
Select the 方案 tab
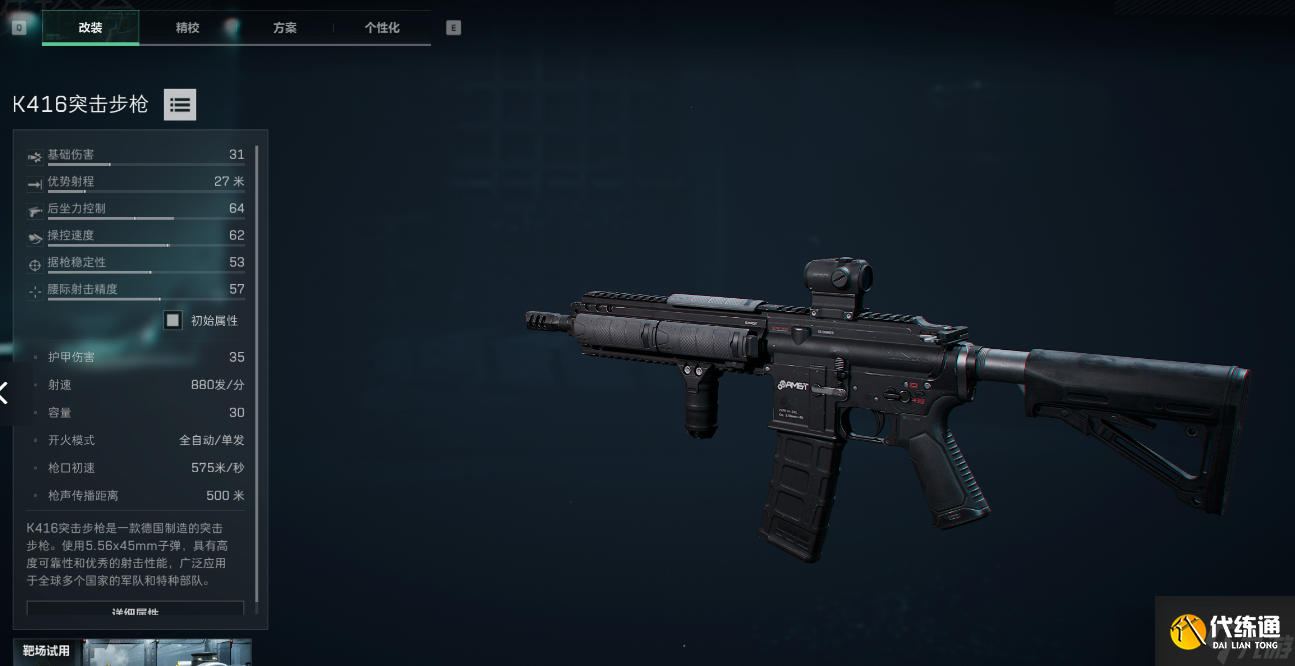[285, 28]
